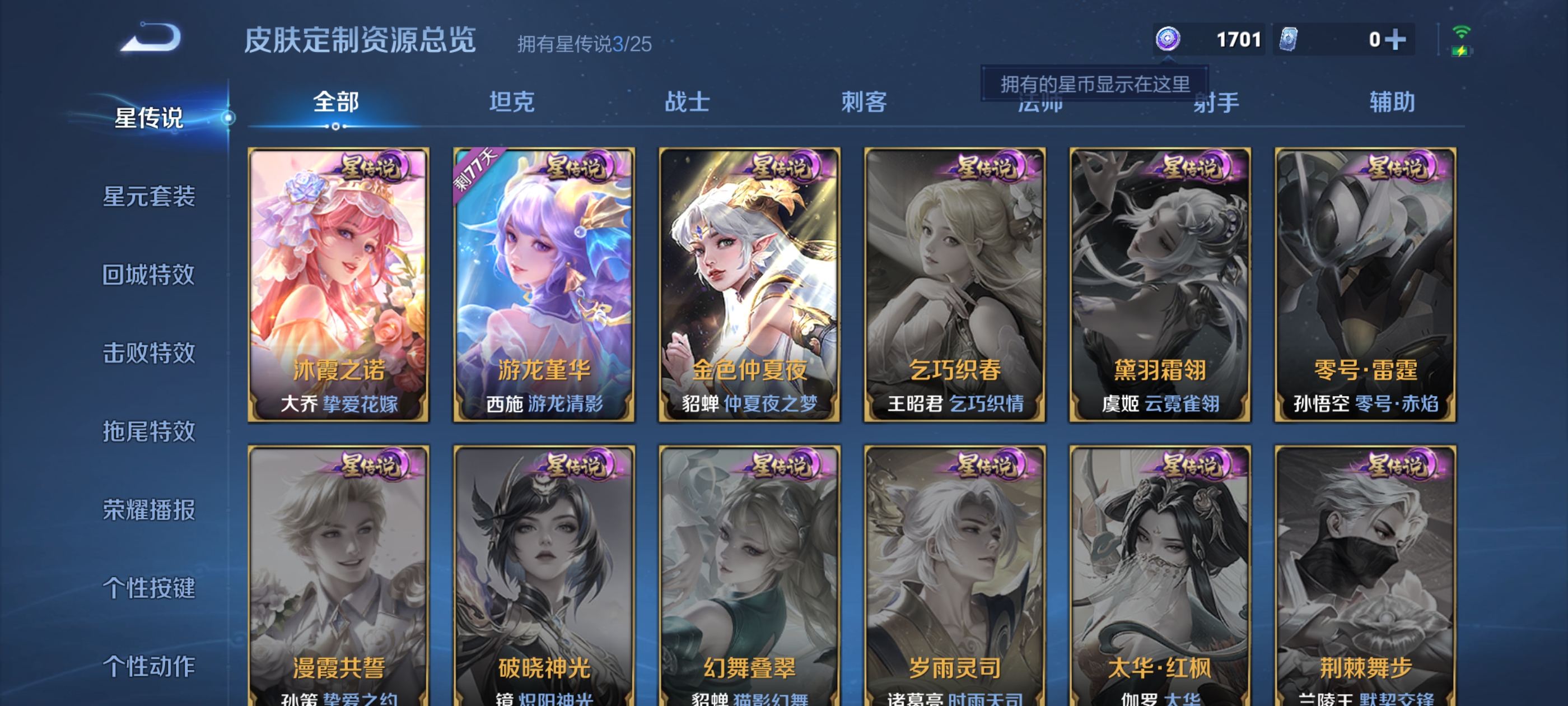Select the 拖尾特效 category

coord(148,433)
